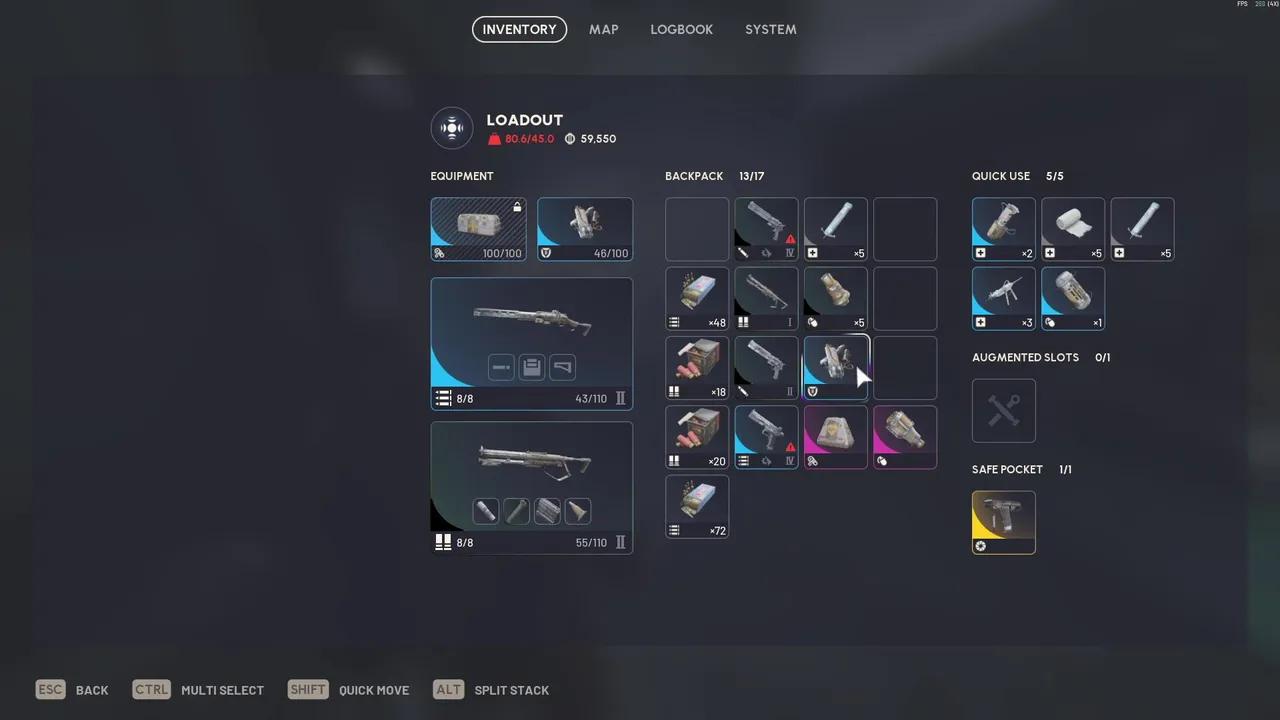Go to the System tab
The width and height of the screenshot is (1280, 720).
click(770, 29)
